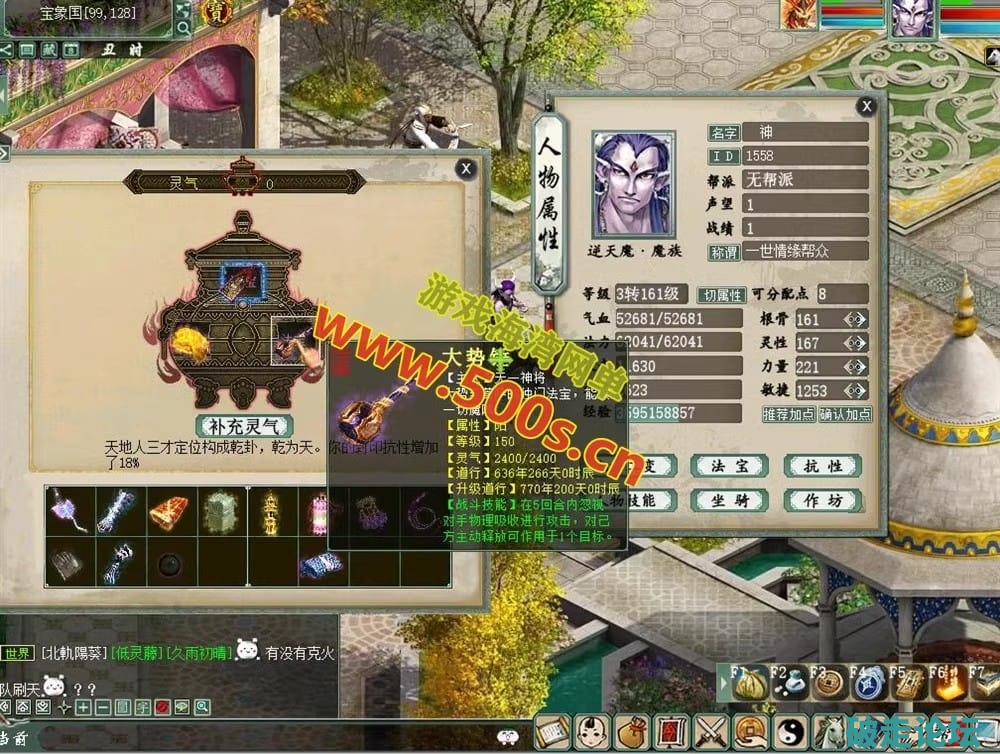Screen dimensions: 1000x754
Task: Select the 世界 world chat channel
Action: (17, 653)
